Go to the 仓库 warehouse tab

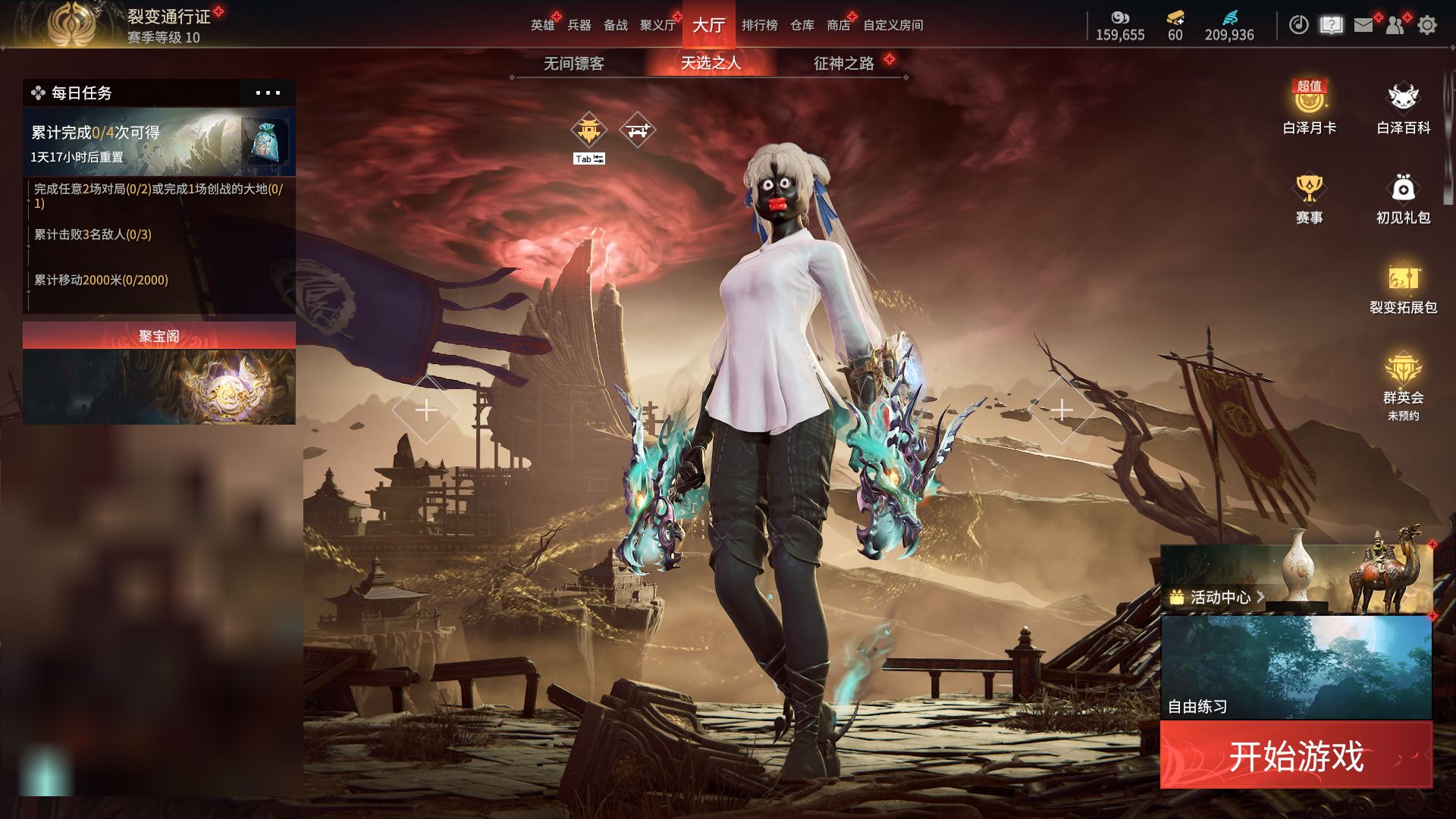[x=802, y=25]
